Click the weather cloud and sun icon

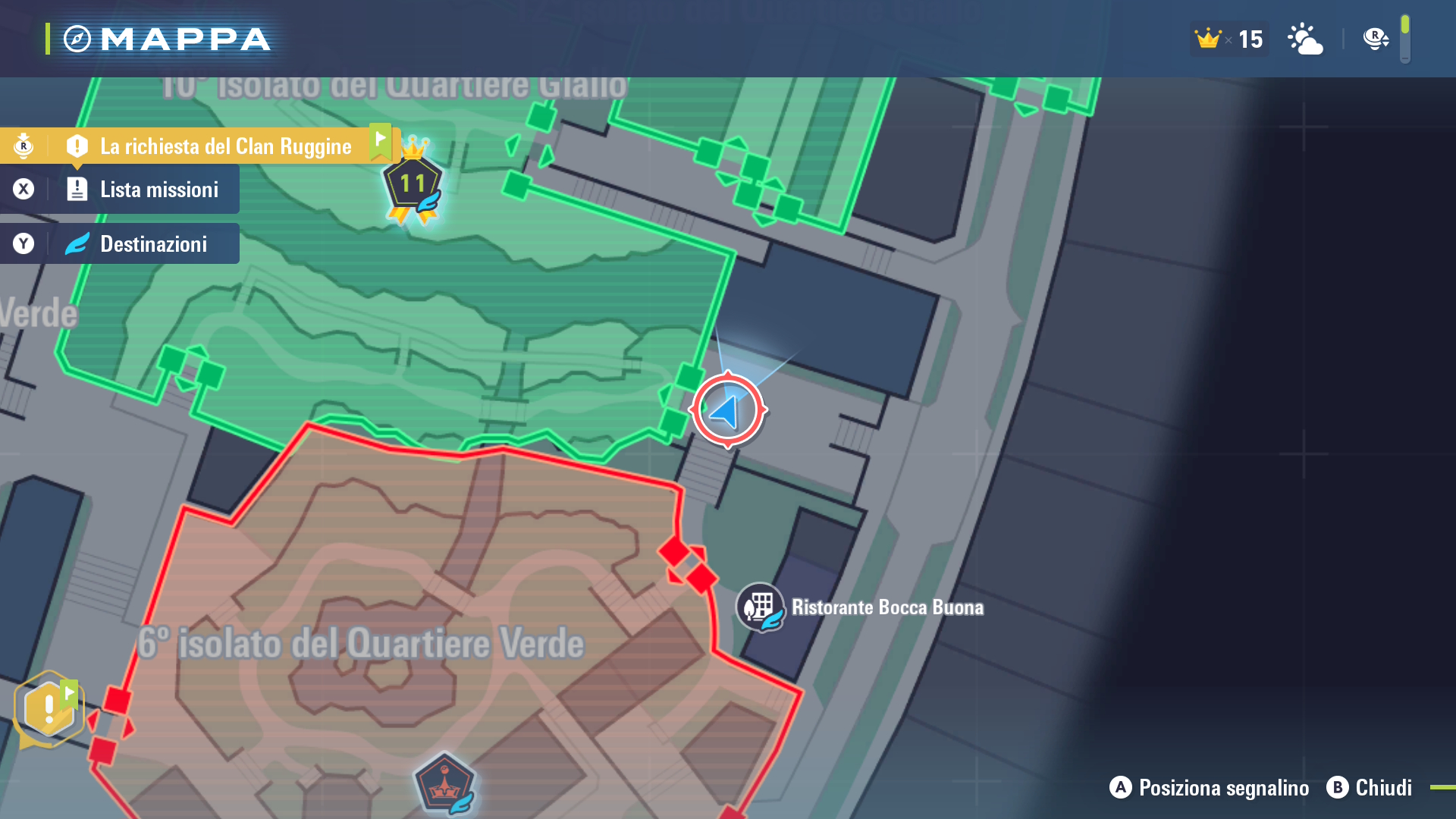tap(1305, 39)
